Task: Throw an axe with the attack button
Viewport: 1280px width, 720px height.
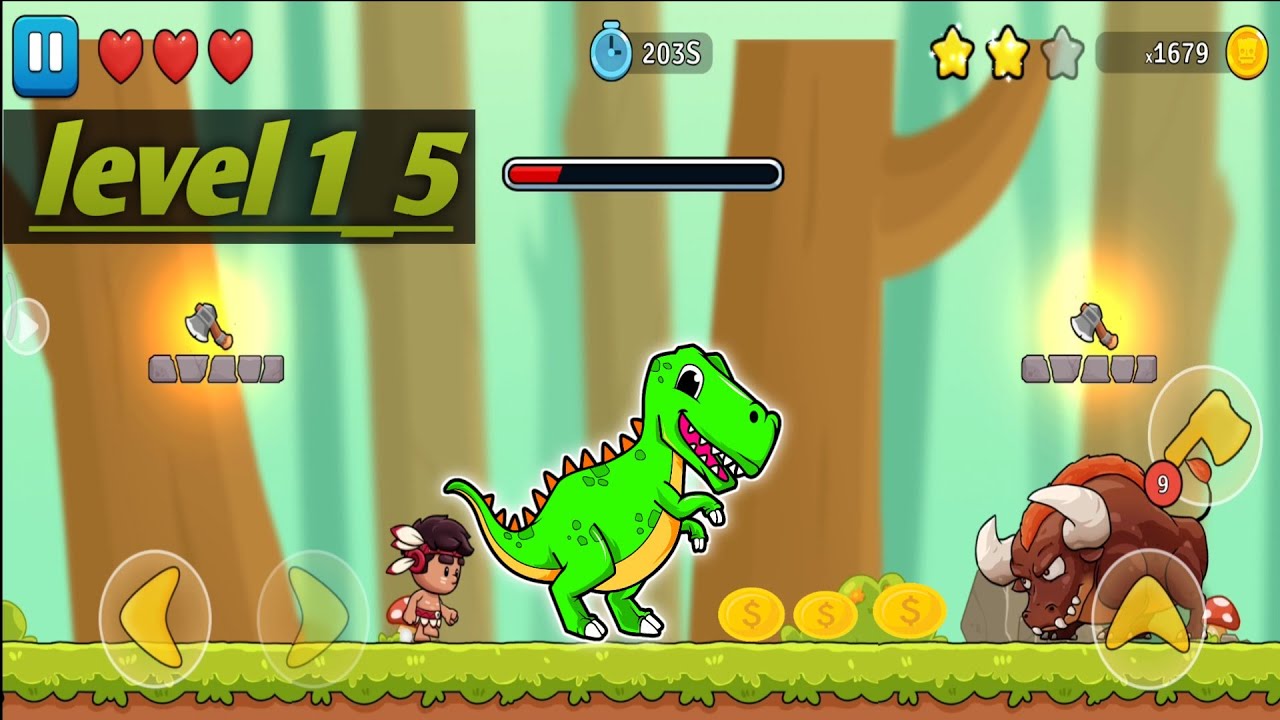Action: (1204, 434)
